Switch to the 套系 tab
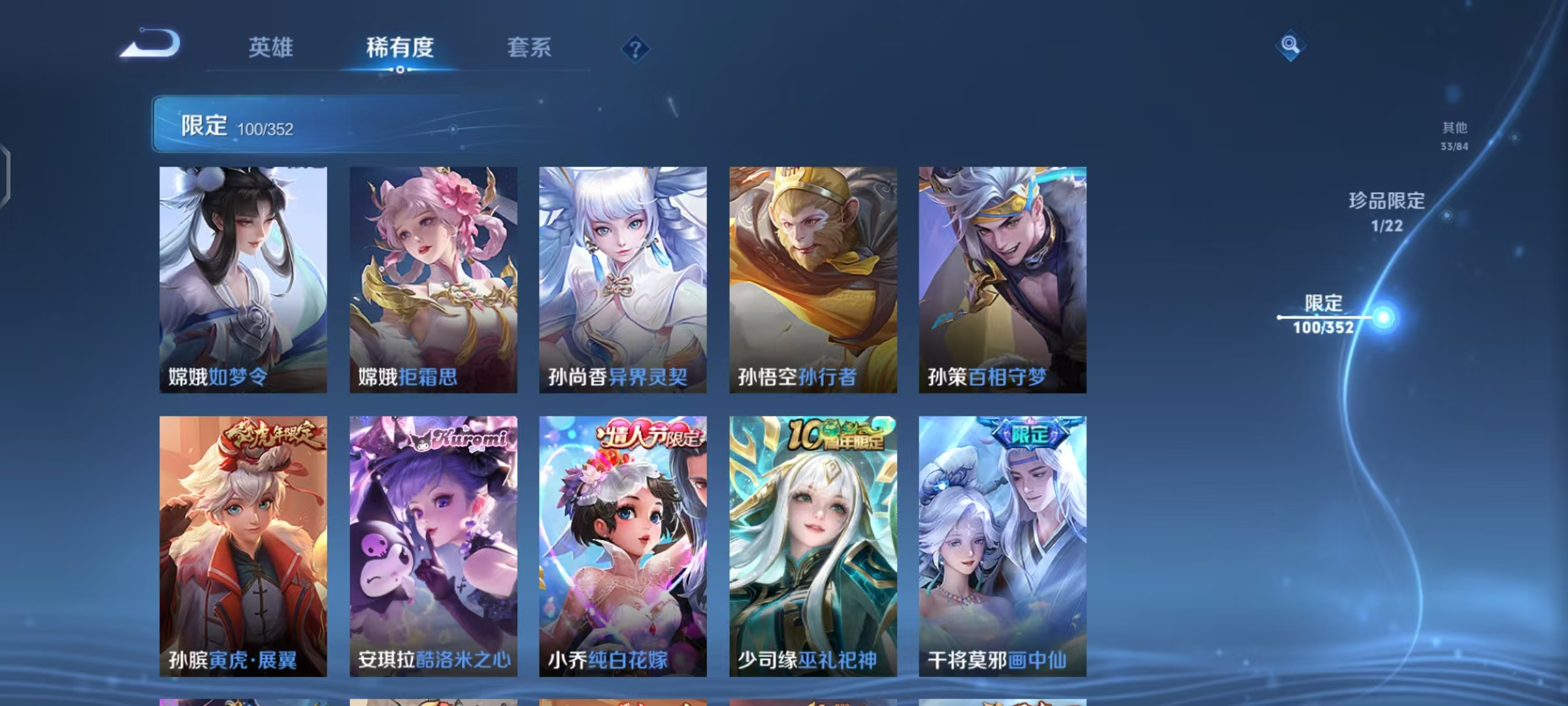Viewport: 1568px width, 706px height. [529, 47]
